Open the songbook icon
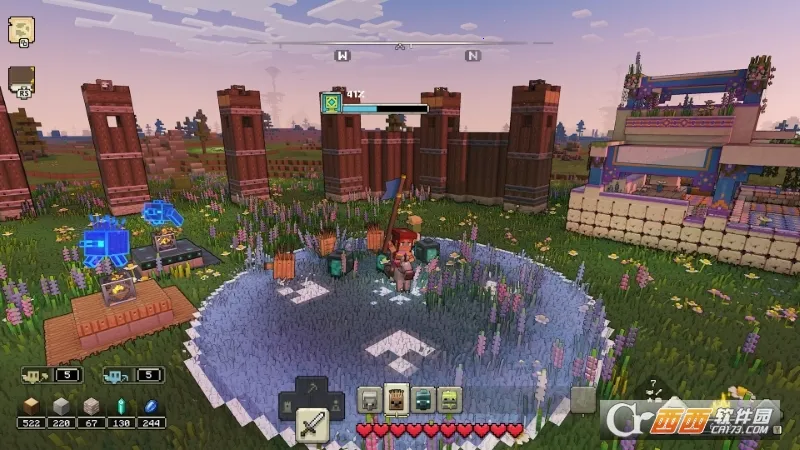Image resolution: width=800 pixels, height=450 pixels. tap(21, 79)
